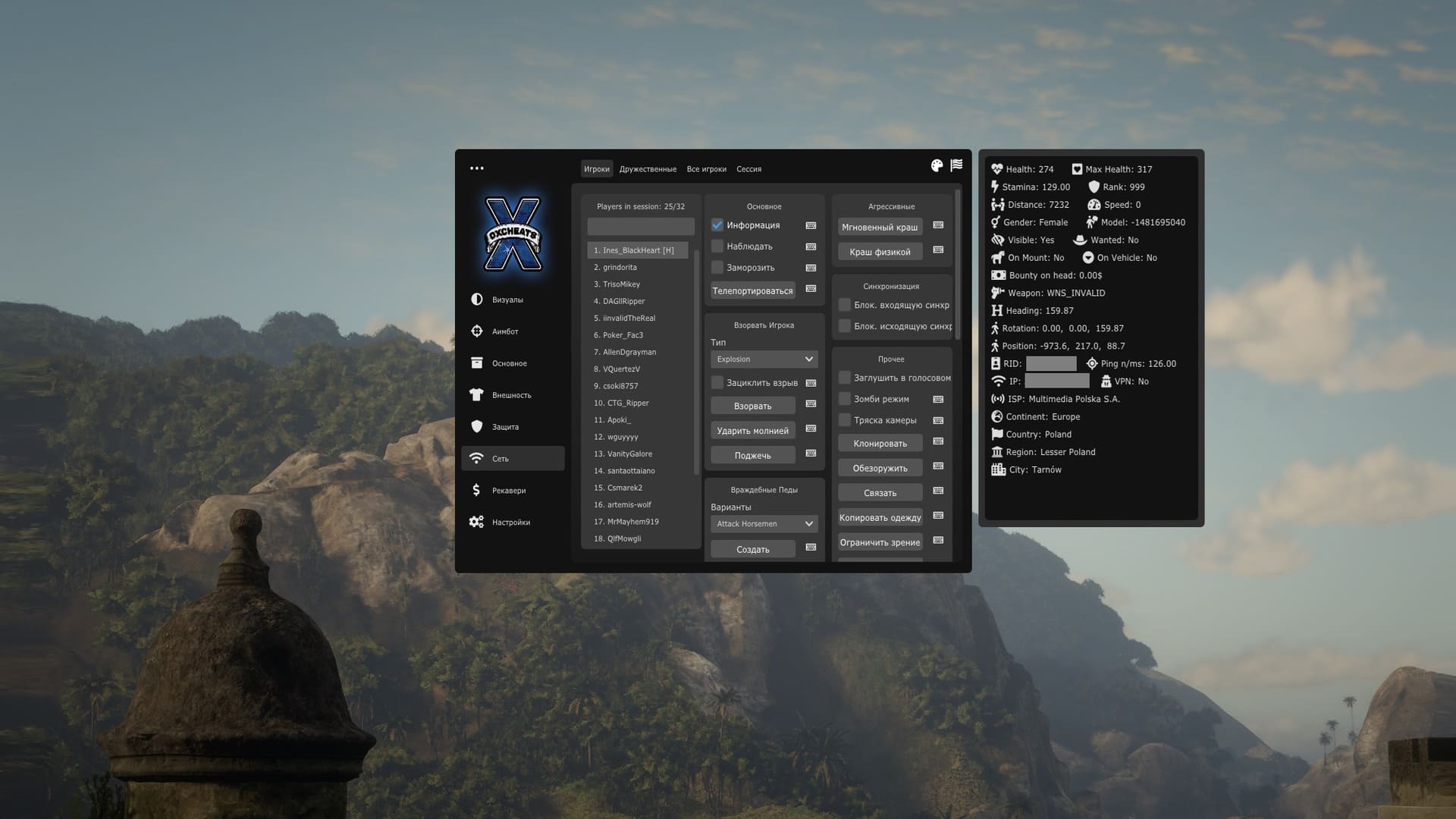
Task: Select the Визуалы contrast icon in sidebar
Action: (x=477, y=300)
